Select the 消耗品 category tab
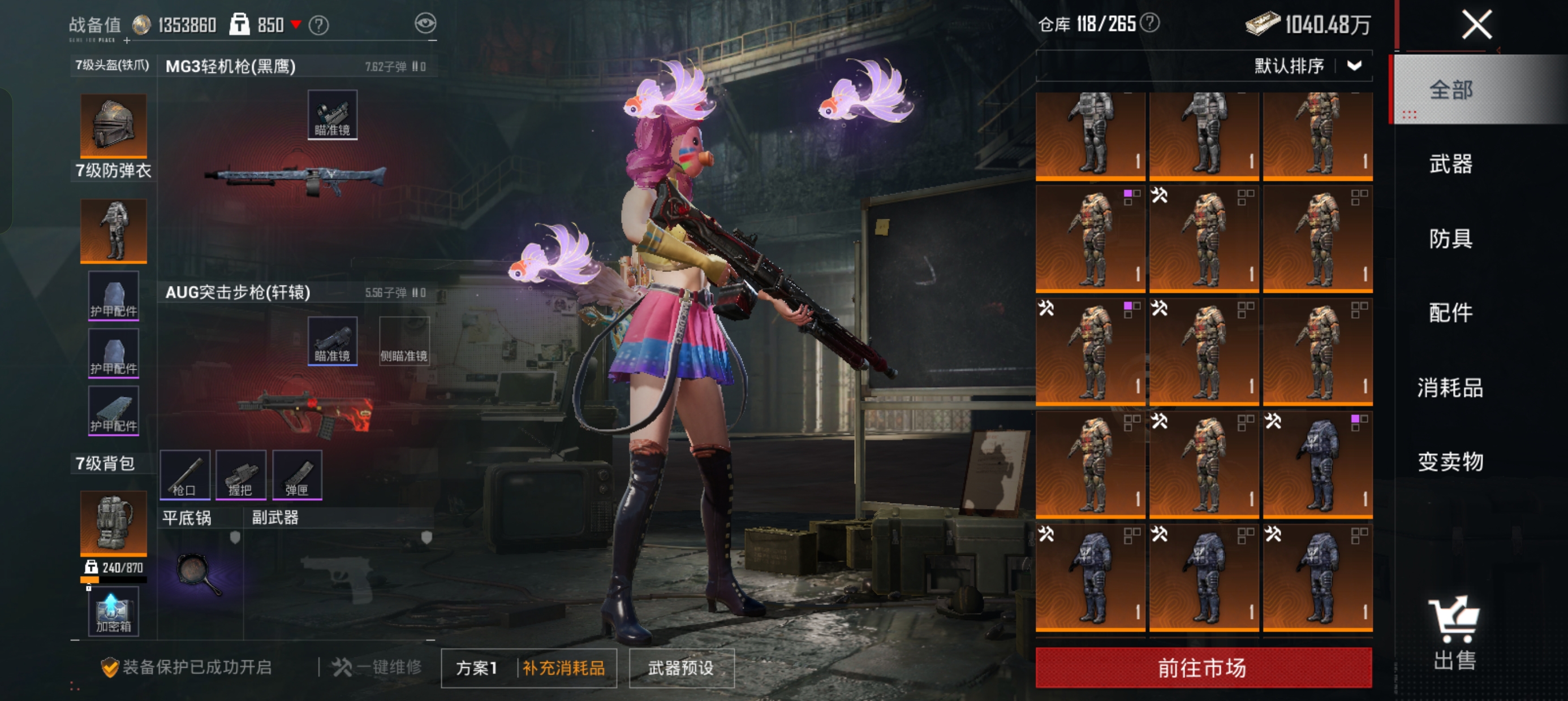The width and height of the screenshot is (1568, 701). pyautogui.click(x=1450, y=388)
